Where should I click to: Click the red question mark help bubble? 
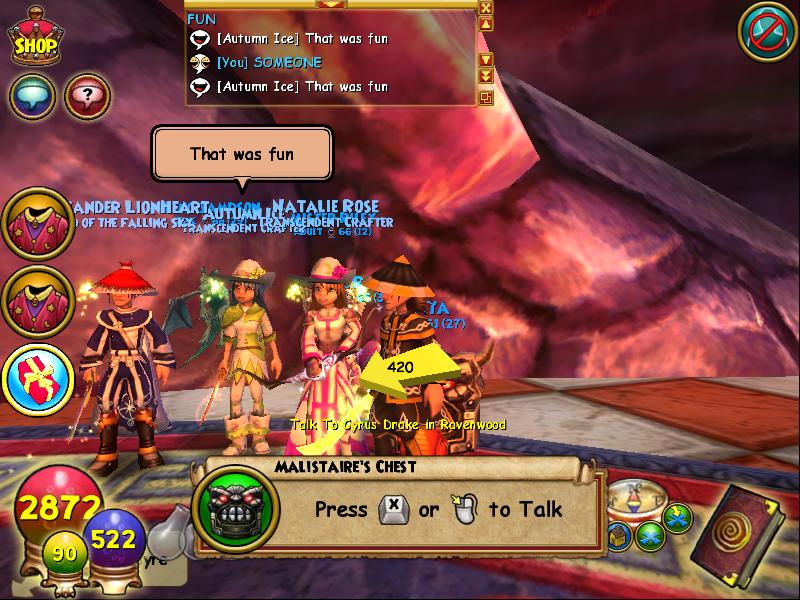[x=87, y=97]
